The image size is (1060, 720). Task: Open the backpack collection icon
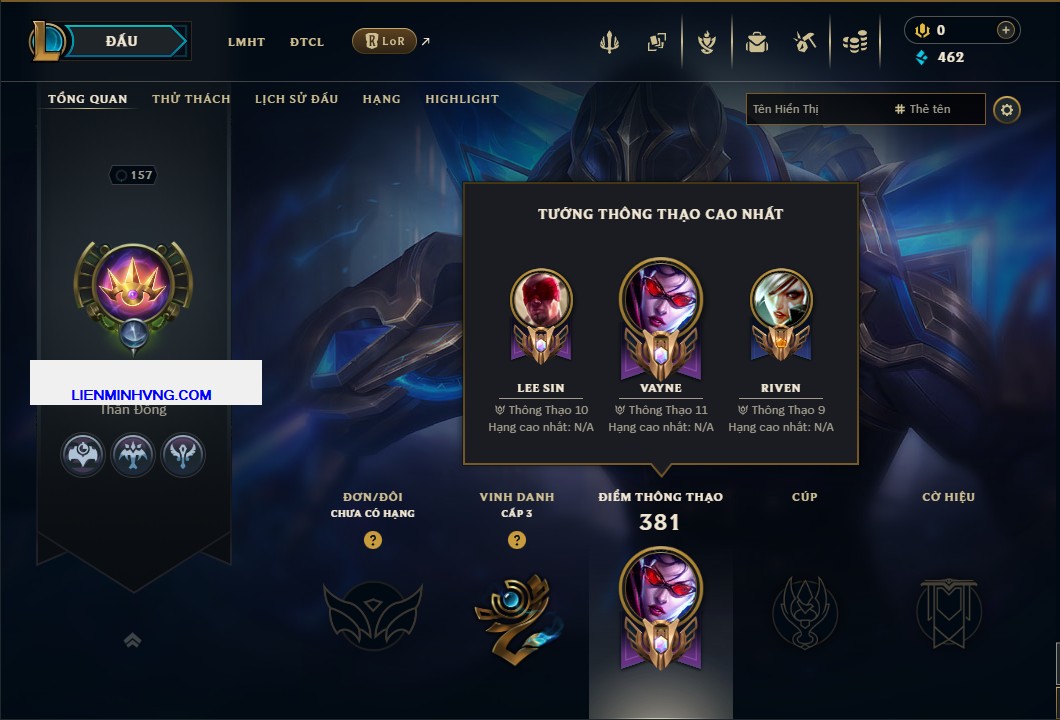click(x=756, y=42)
